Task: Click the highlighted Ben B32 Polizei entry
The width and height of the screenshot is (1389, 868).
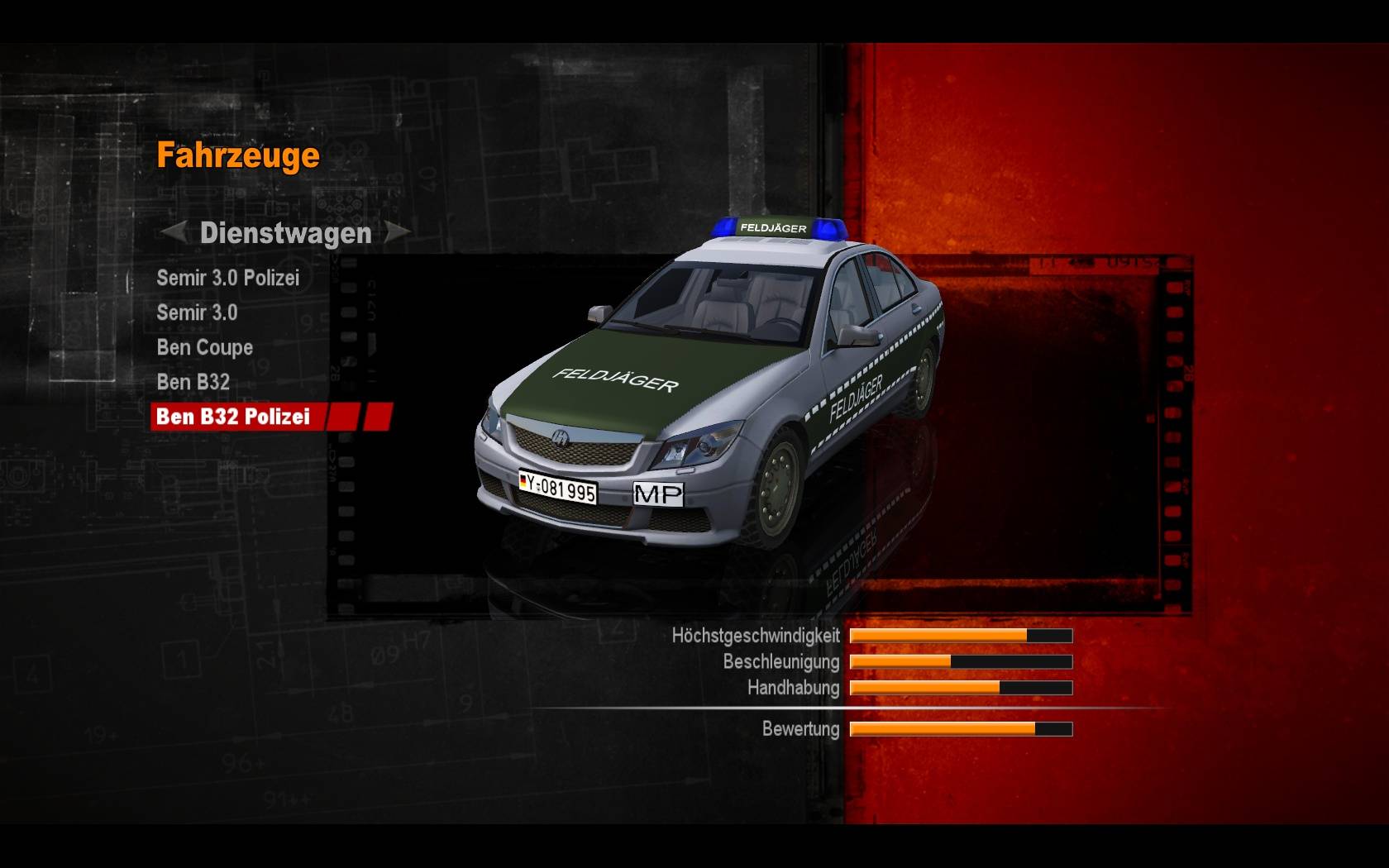Action: click(x=233, y=417)
